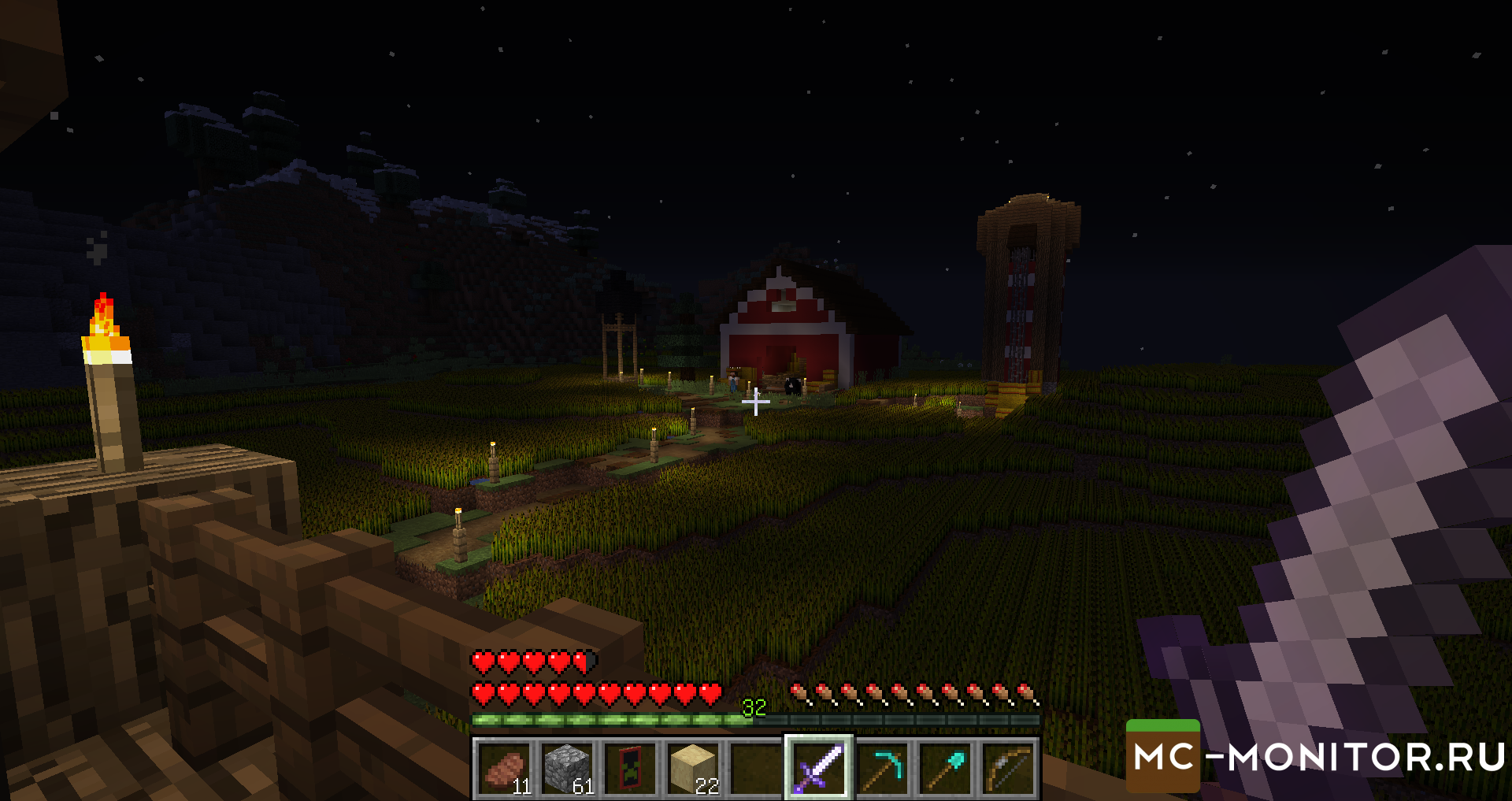
Task: Click the MC-MONITOR.RU watermark logo
Action: pos(1317,756)
